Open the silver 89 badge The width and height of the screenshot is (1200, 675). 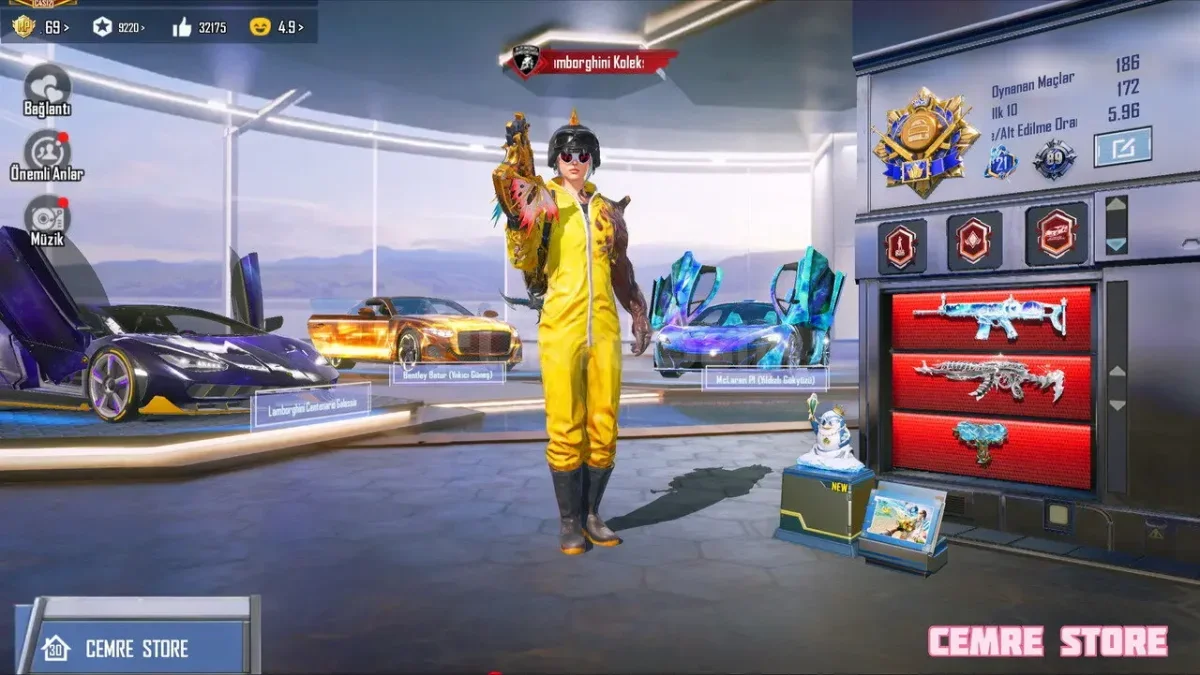click(1054, 160)
